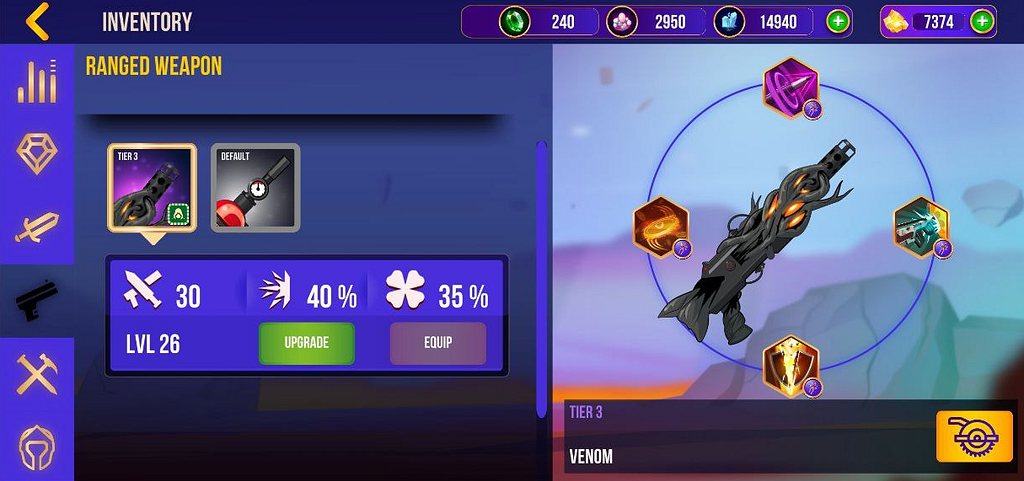This screenshot has height=481, width=1024.
Task: Select the teal gun perk hexagon
Action: click(x=920, y=226)
